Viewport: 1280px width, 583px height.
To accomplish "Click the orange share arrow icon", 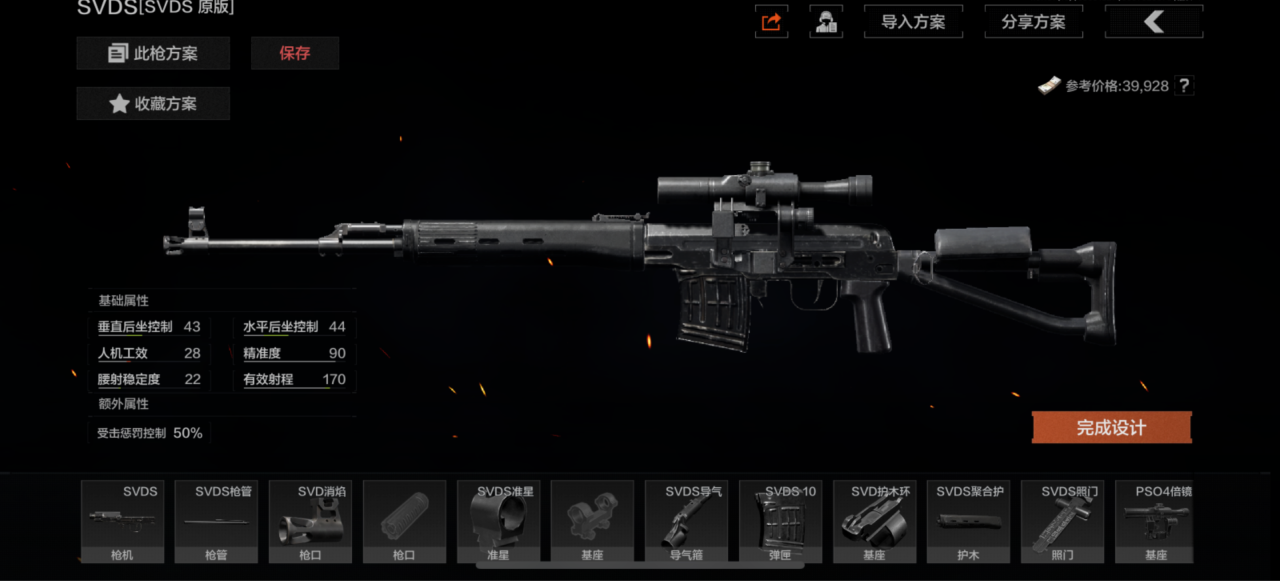I will pyautogui.click(x=771, y=22).
